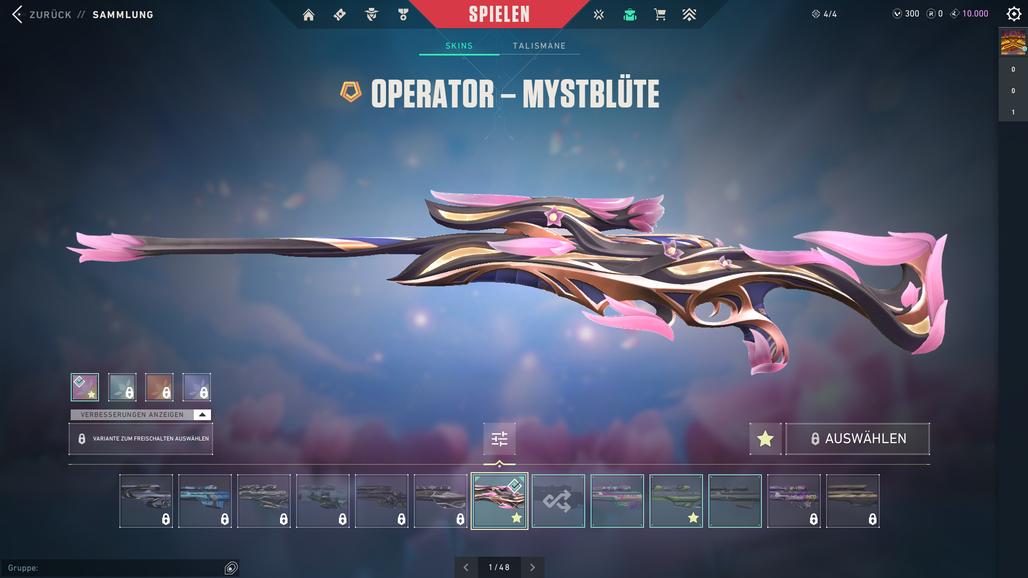This screenshot has width=1028, height=578.
Task: Go to the next page of skins
Action: (x=532, y=567)
